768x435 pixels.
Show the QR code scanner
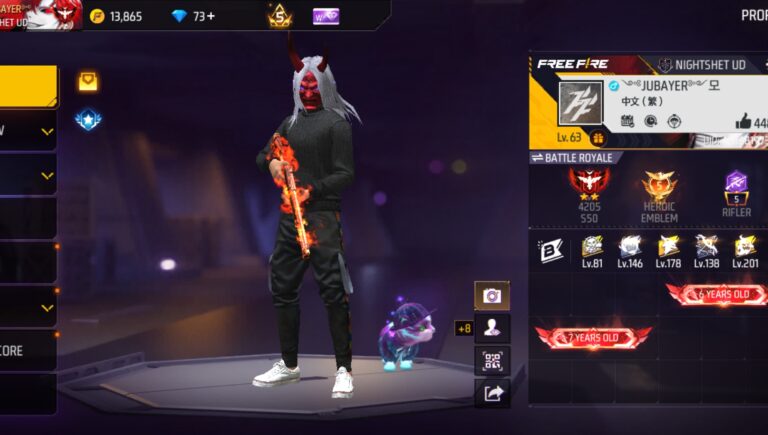point(492,360)
